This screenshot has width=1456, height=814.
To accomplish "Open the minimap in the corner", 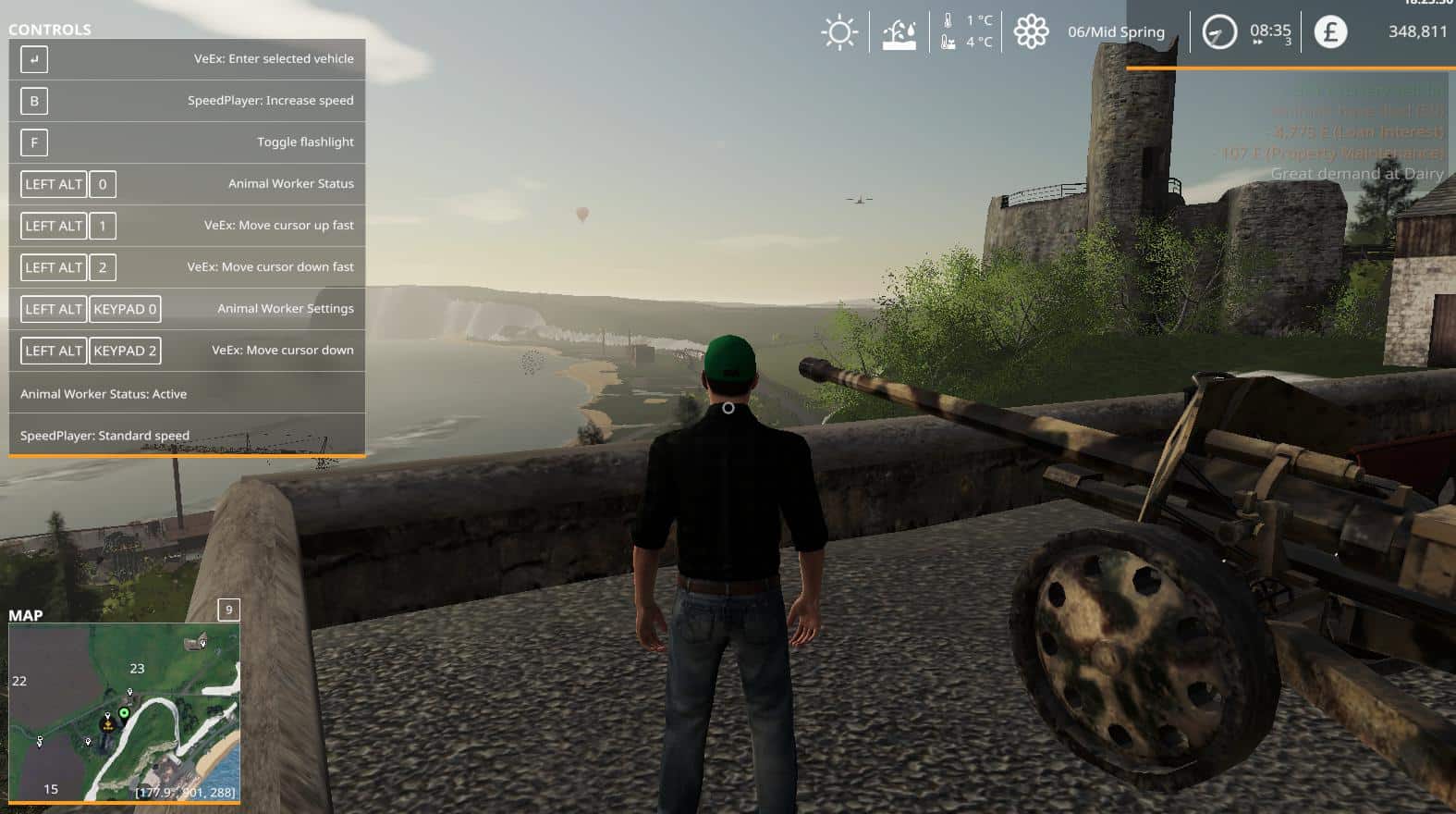I will [124, 710].
